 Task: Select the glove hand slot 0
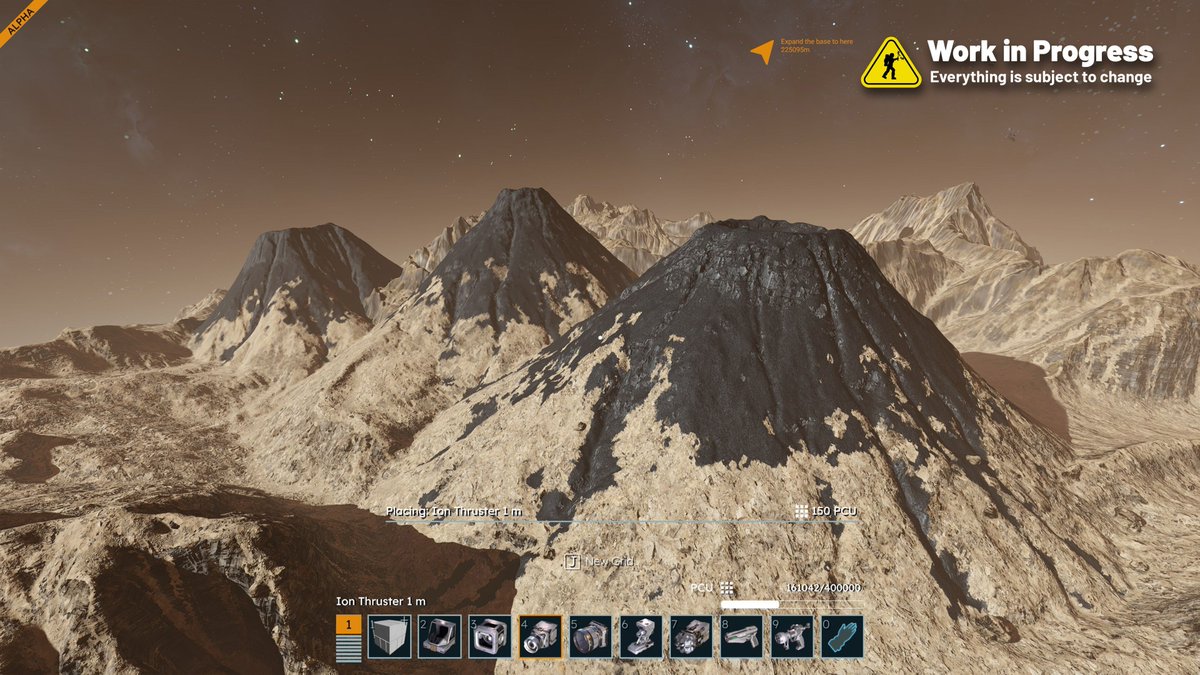[842, 637]
